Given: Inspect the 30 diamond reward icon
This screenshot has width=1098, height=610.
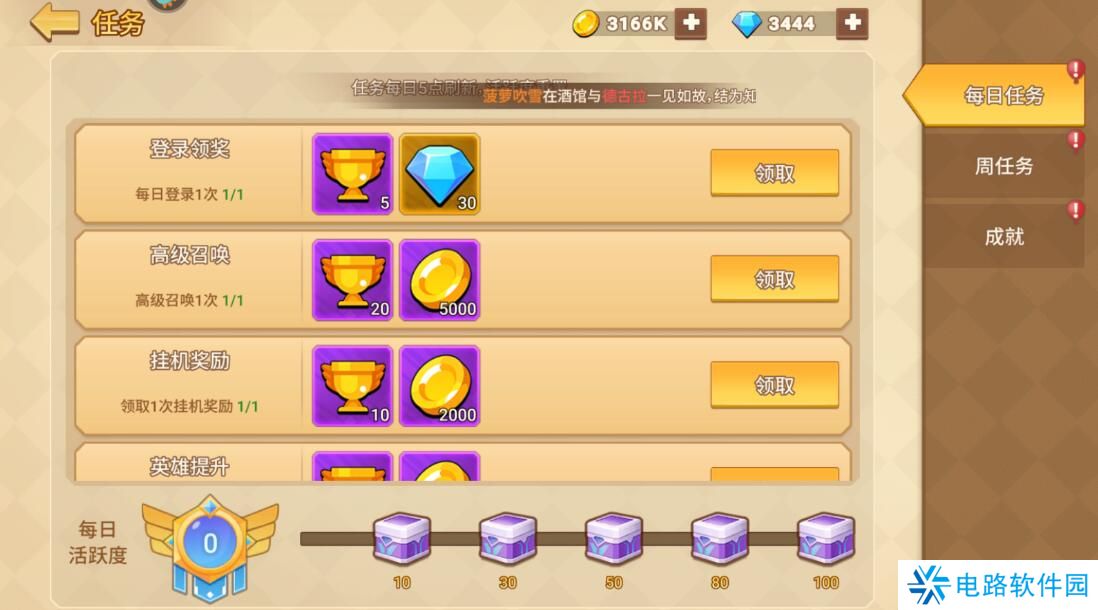Looking at the screenshot, I should click(439, 174).
